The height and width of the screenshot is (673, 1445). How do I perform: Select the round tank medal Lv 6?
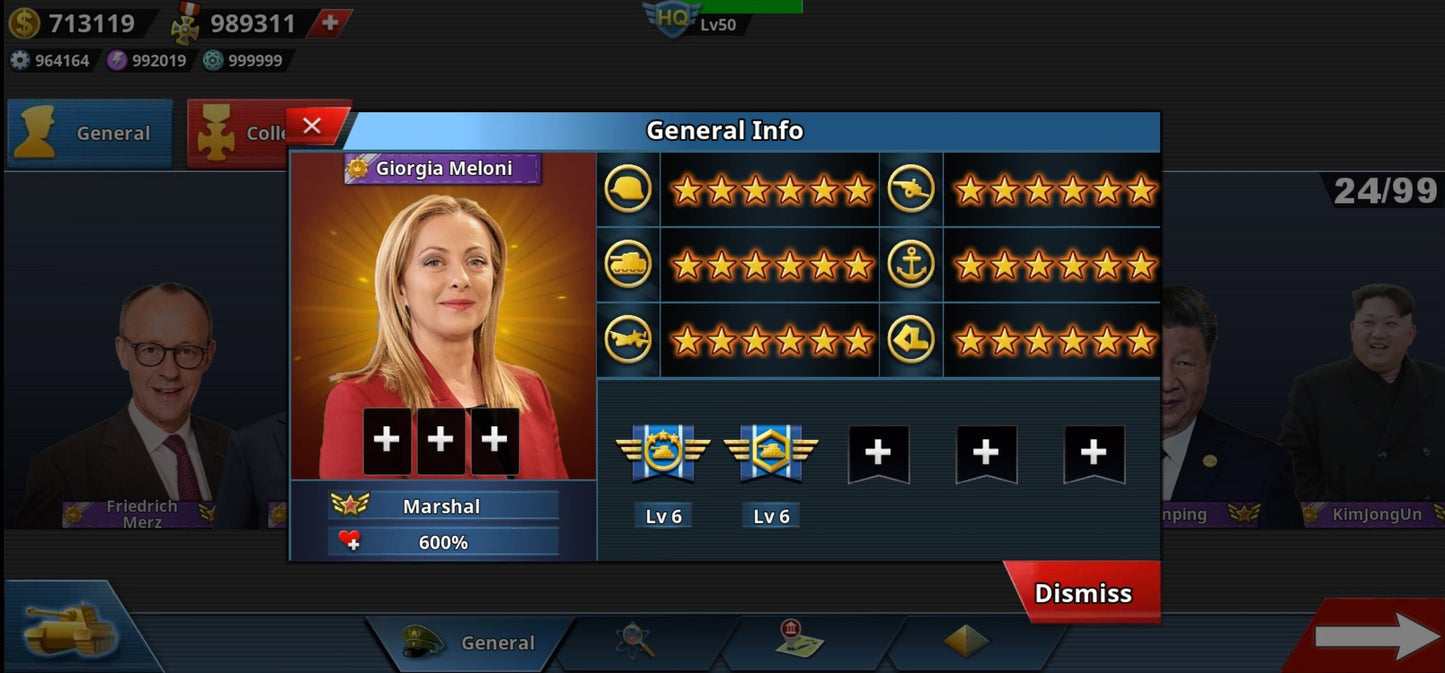tap(663, 452)
